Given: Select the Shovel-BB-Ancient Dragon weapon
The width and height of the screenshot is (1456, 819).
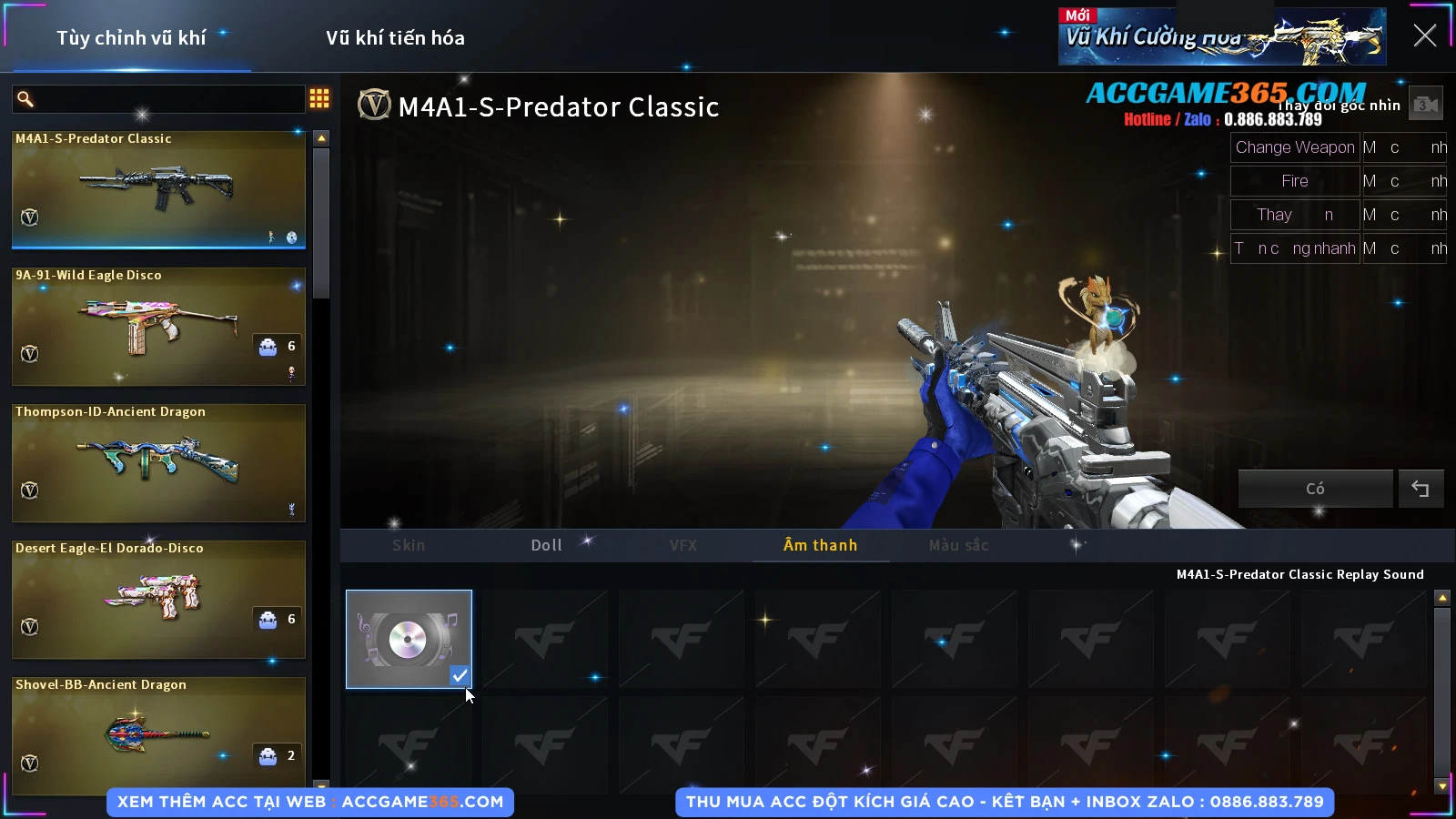Looking at the screenshot, I should click(158, 733).
